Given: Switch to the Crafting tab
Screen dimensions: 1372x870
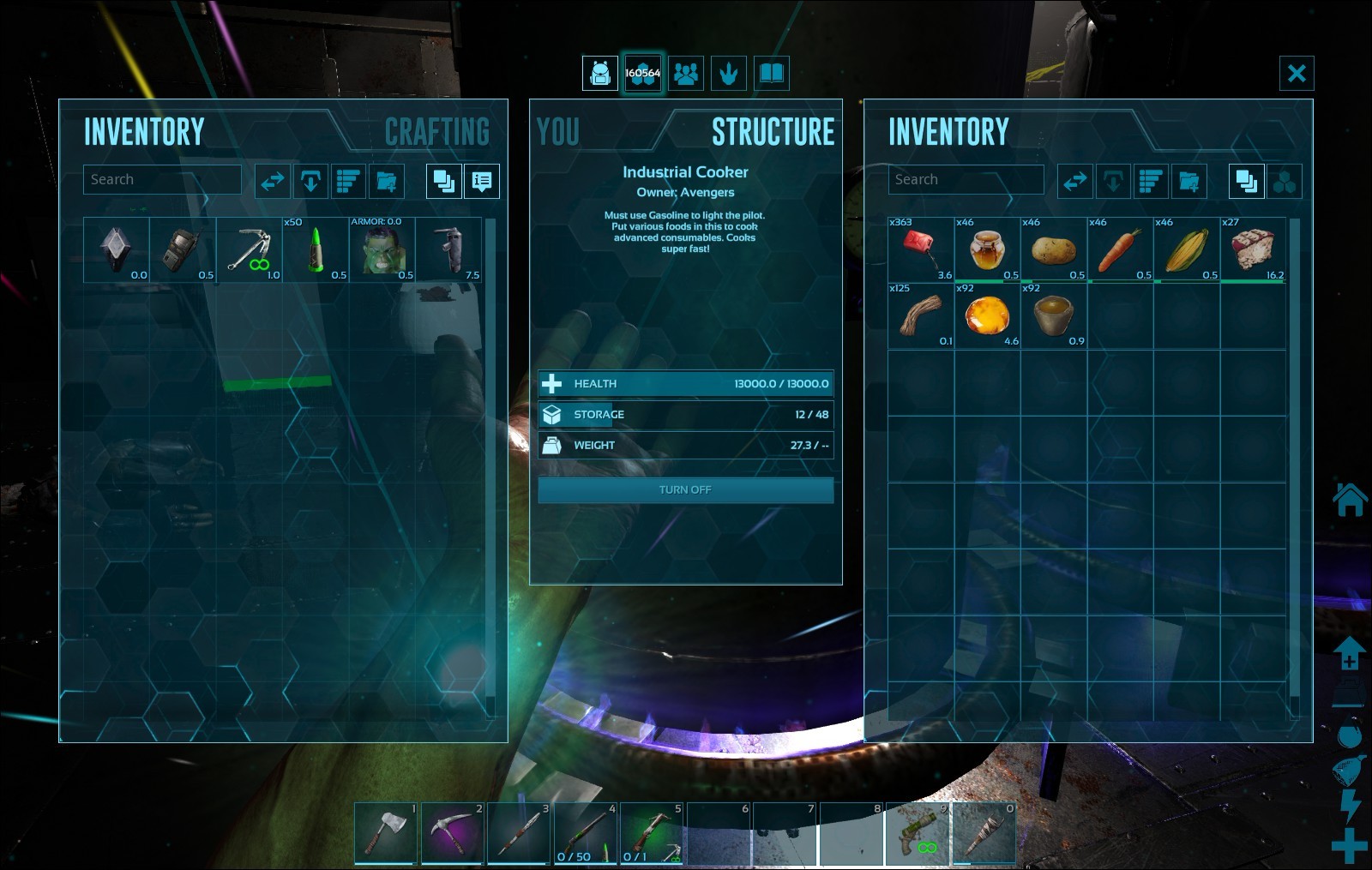Looking at the screenshot, I should tap(436, 132).
